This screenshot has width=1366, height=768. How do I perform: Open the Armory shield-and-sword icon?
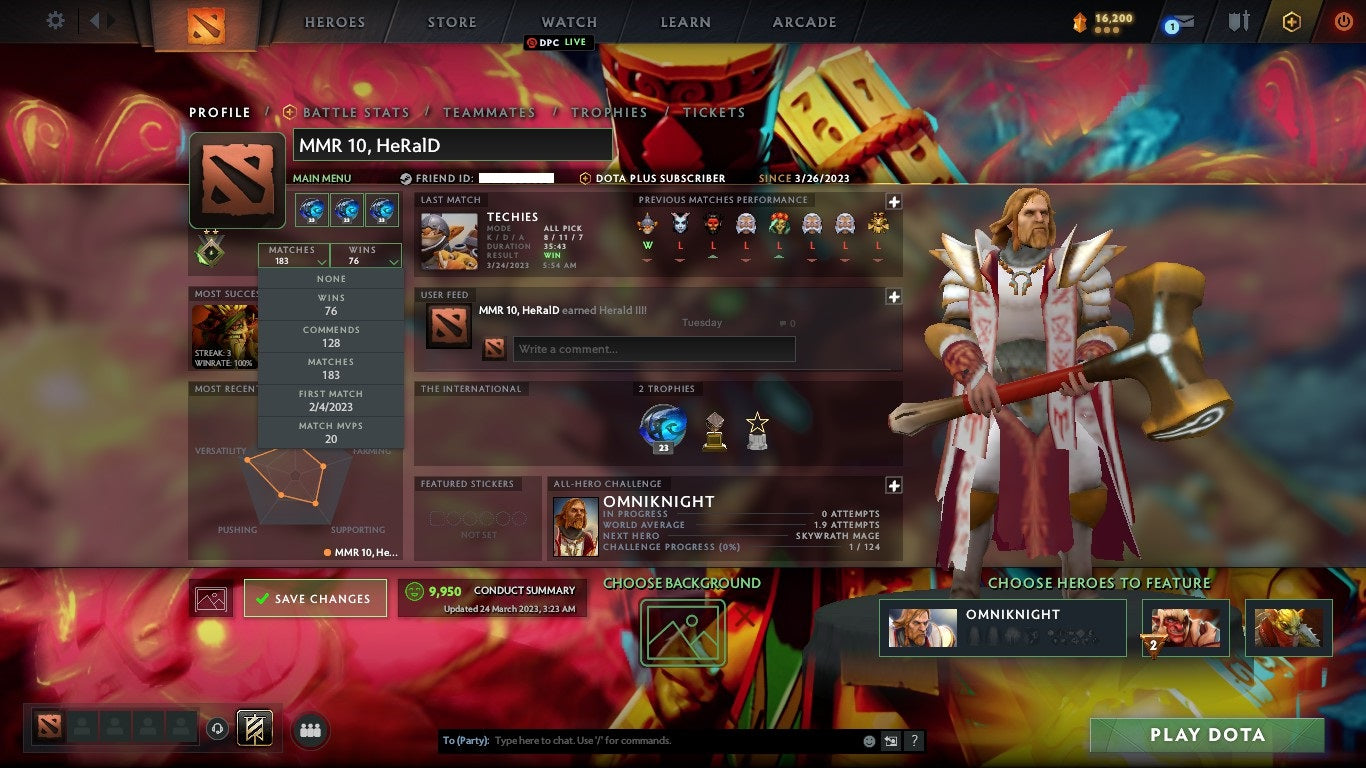[1238, 22]
